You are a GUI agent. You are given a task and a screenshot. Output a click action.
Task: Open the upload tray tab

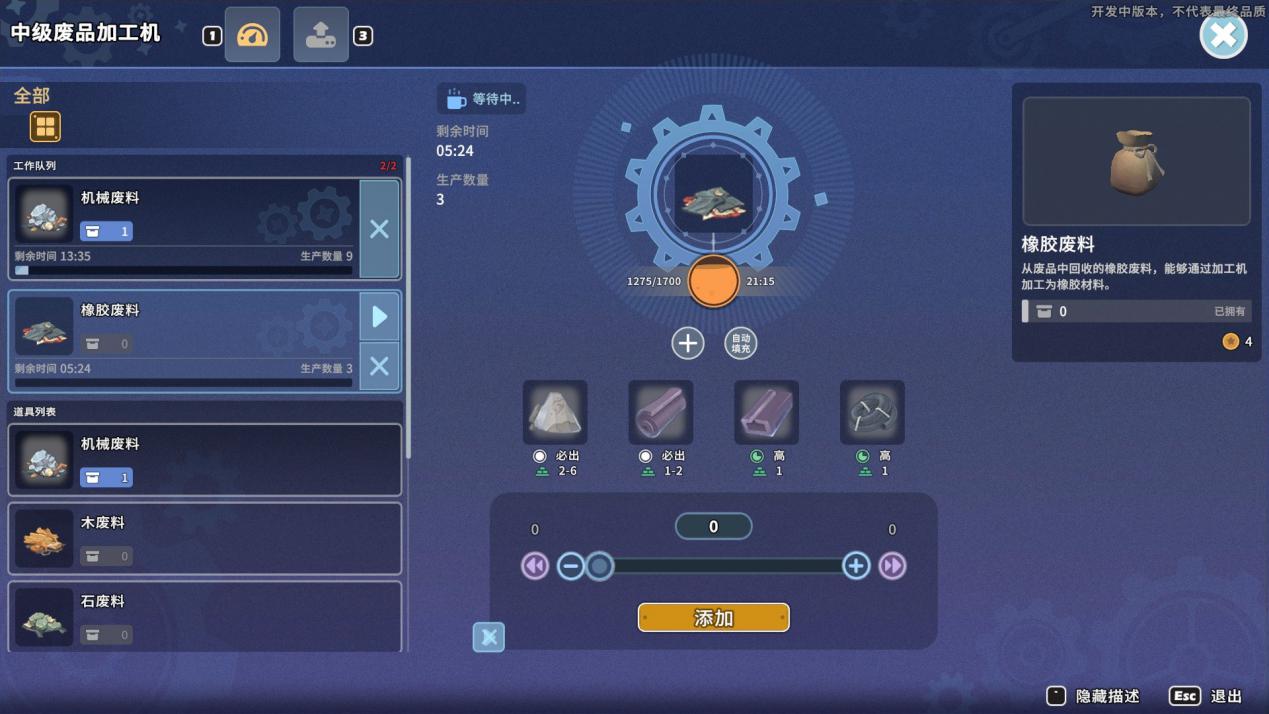[321, 35]
